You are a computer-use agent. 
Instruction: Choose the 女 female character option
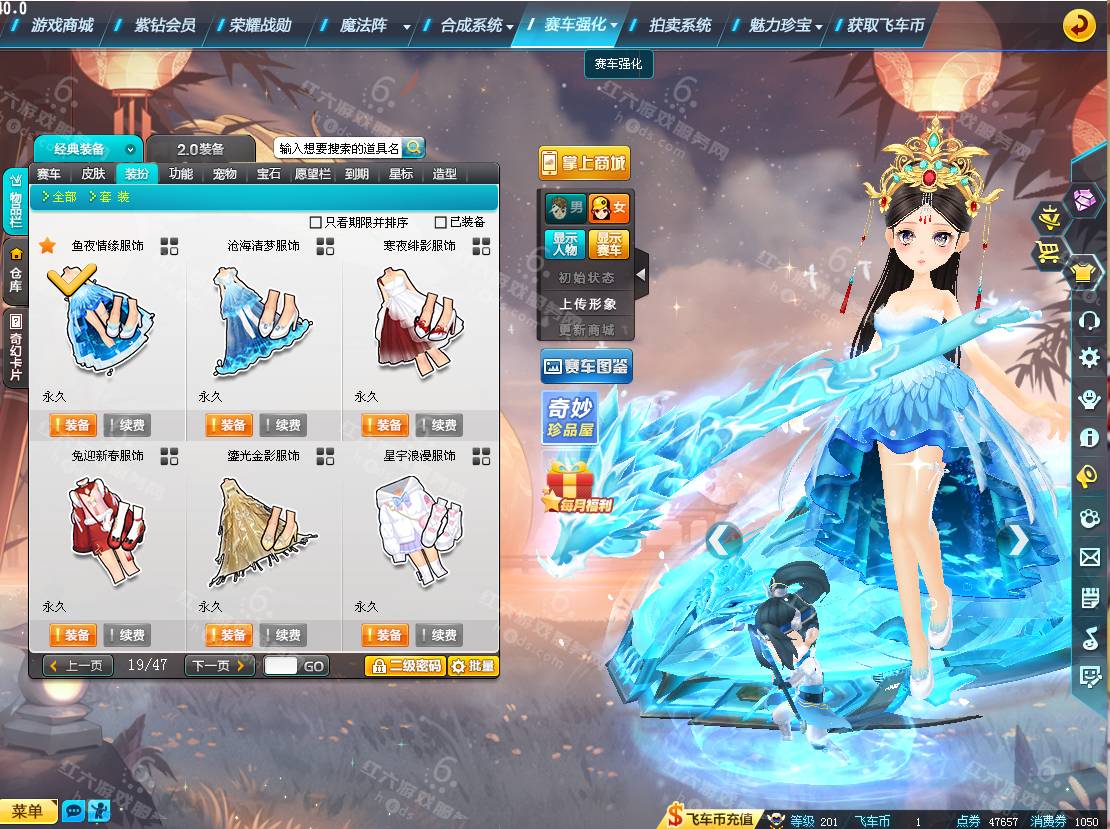[x=609, y=209]
